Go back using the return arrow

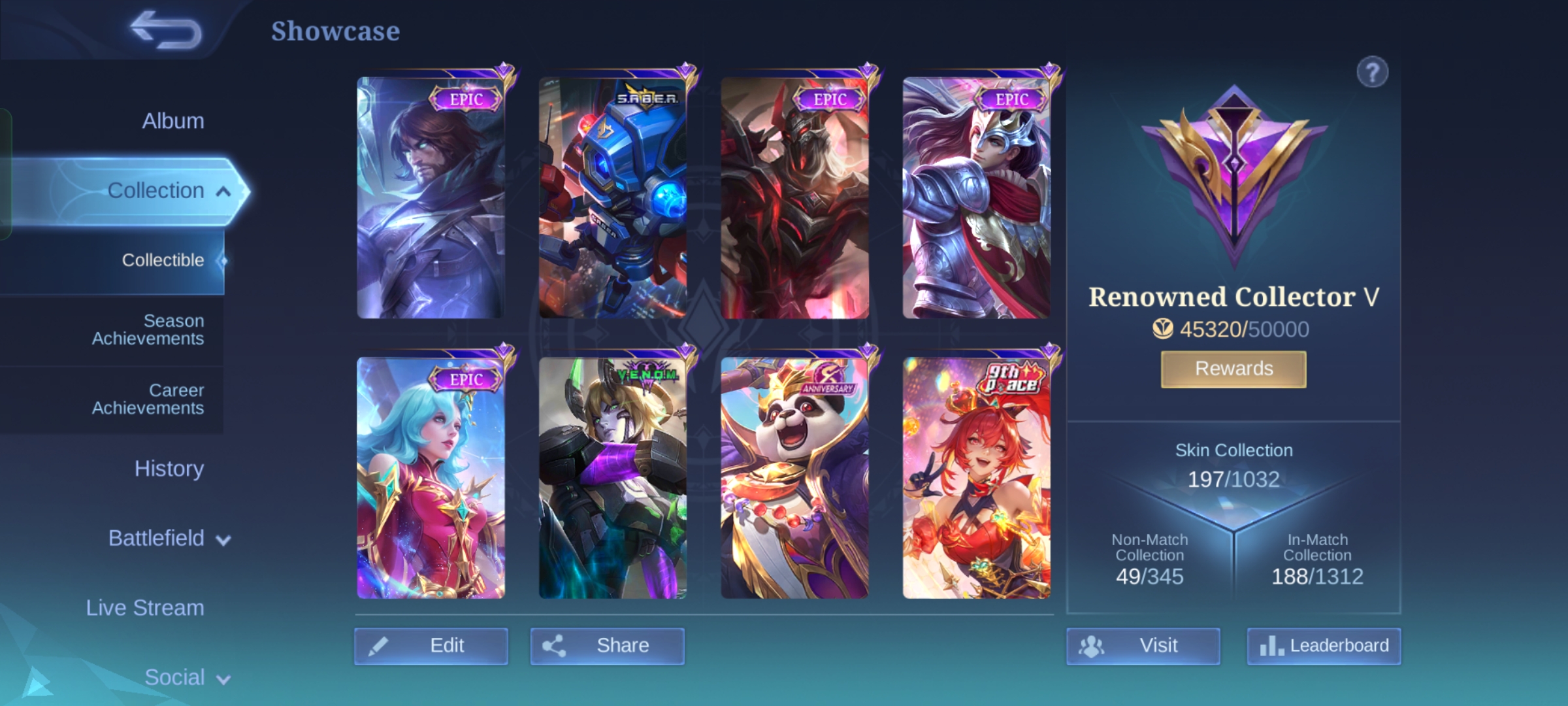coord(166,31)
